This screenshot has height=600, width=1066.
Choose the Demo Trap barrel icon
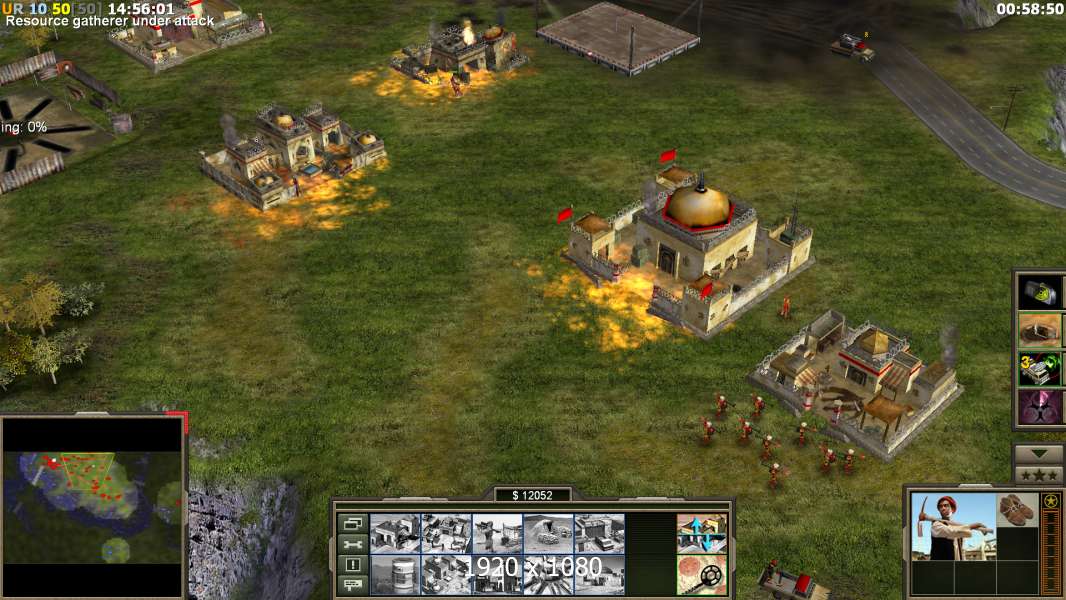pyautogui.click(x=394, y=573)
